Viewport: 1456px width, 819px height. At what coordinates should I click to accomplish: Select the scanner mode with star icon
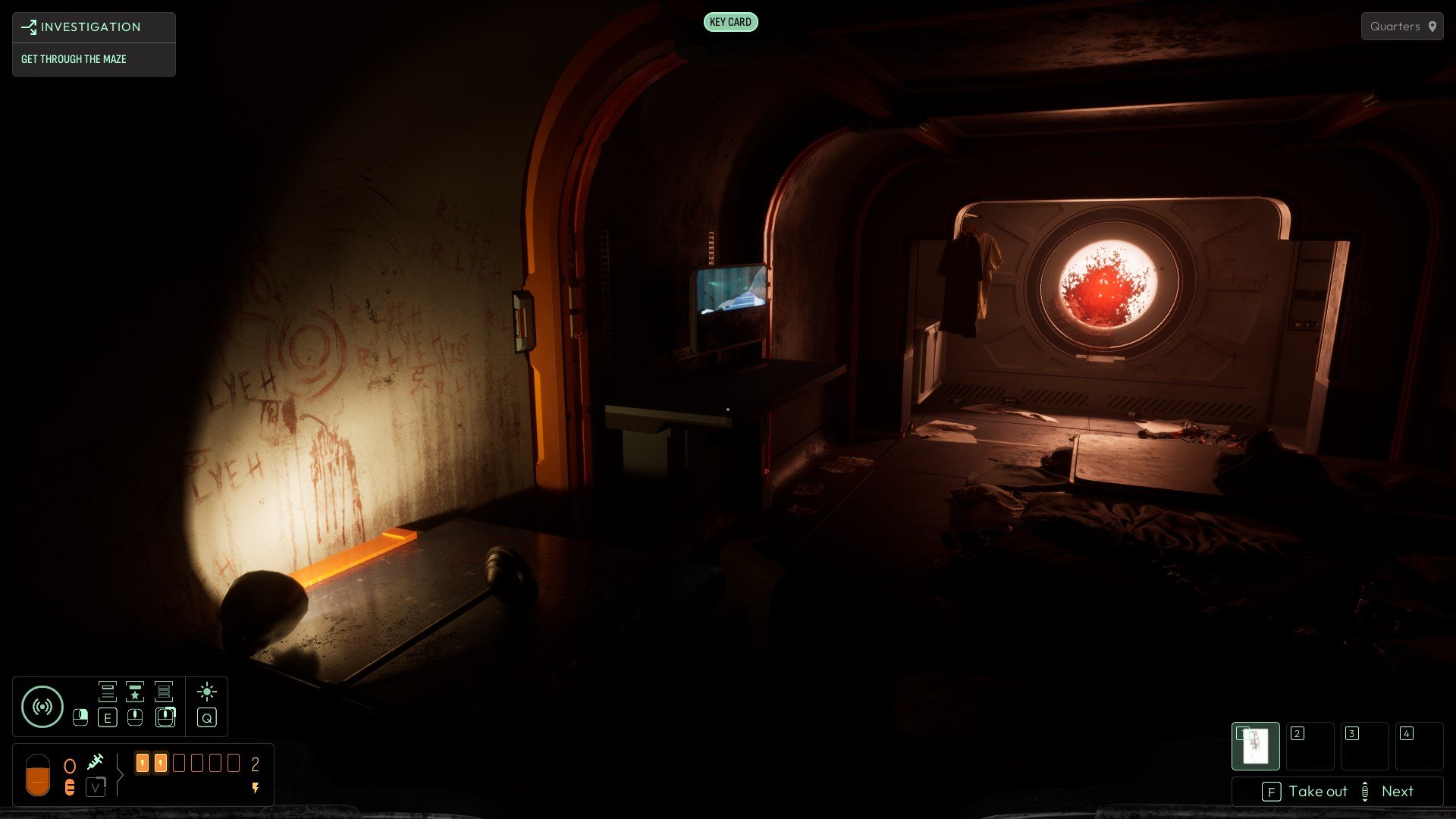pyautogui.click(x=135, y=691)
